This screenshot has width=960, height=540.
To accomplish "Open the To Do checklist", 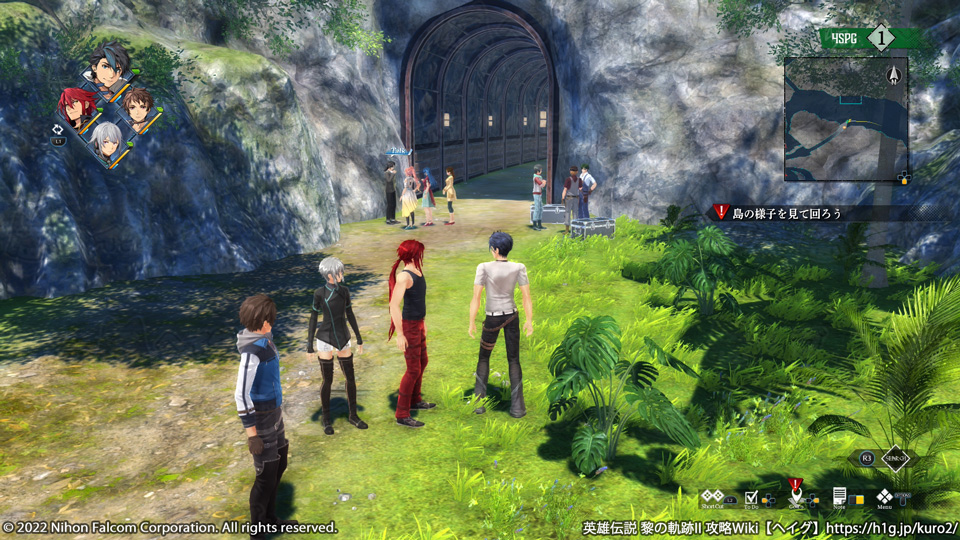I will tap(752, 495).
